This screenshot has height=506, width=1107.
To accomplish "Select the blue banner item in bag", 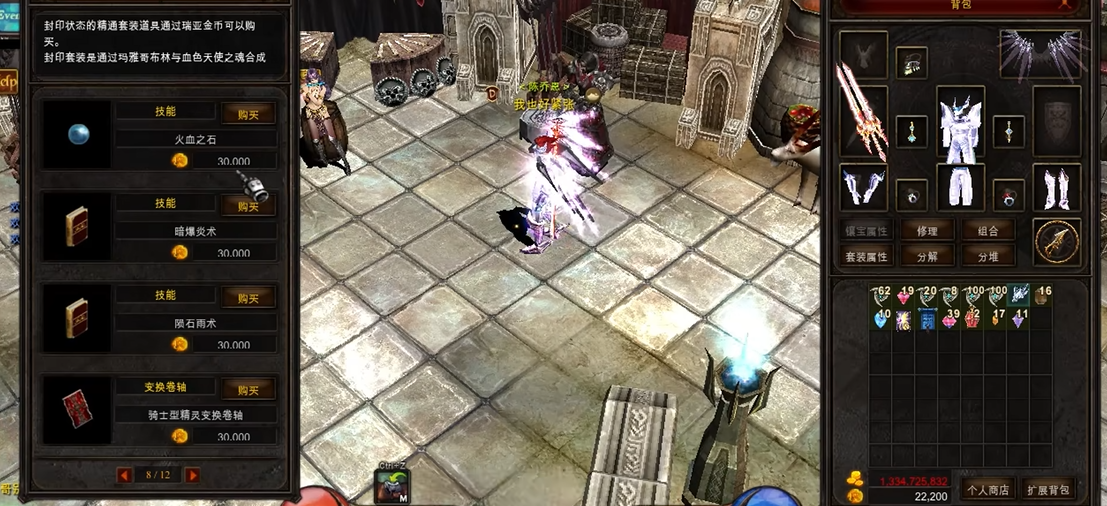I will [927, 320].
